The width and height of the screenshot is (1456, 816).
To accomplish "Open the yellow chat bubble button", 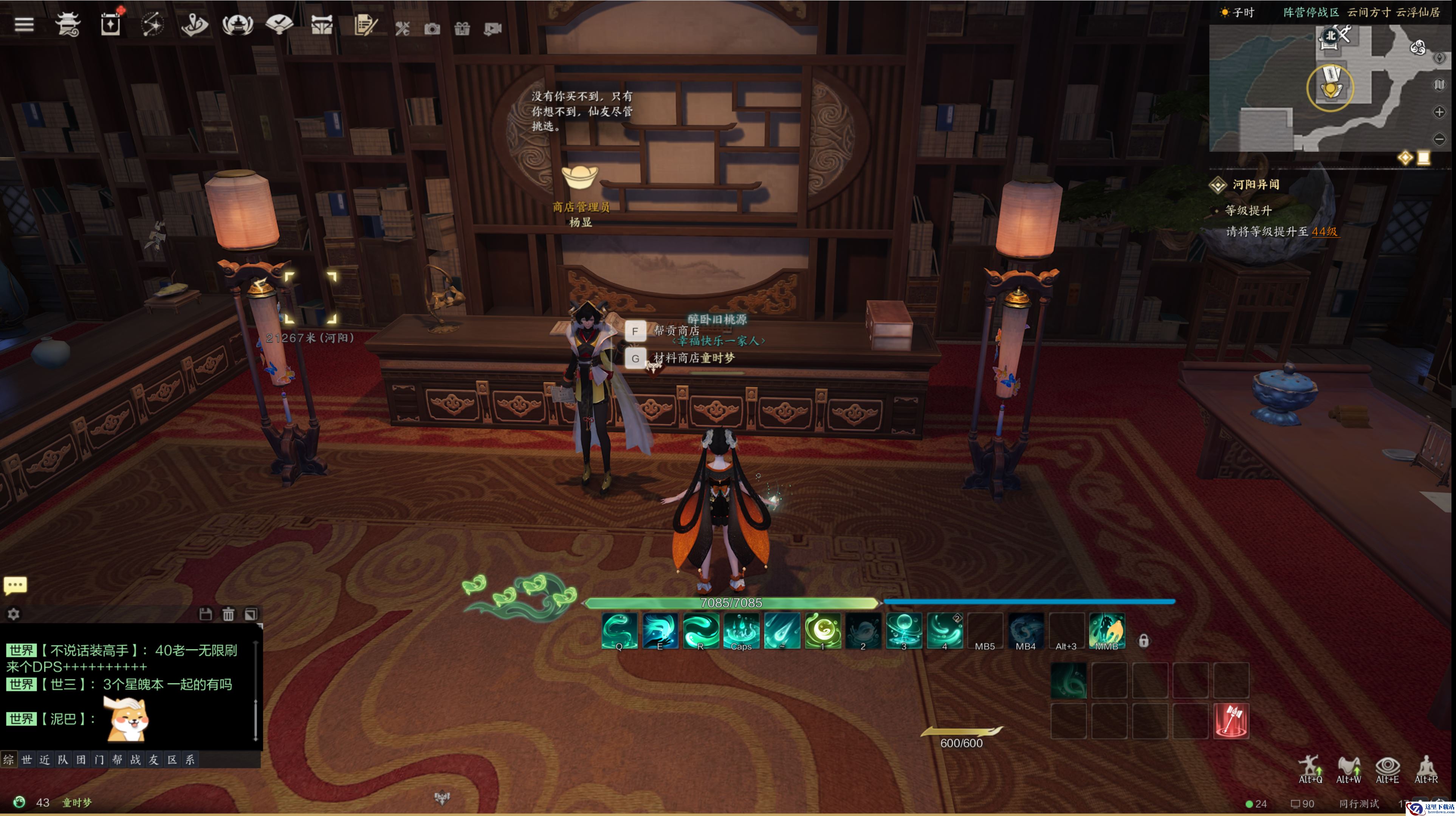I will pos(15,585).
